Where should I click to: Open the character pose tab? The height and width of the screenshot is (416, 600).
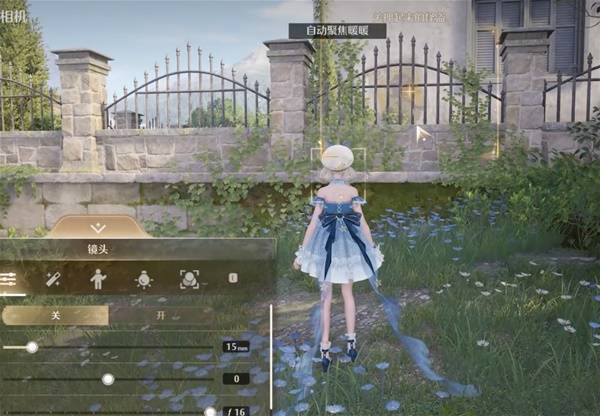point(98,279)
